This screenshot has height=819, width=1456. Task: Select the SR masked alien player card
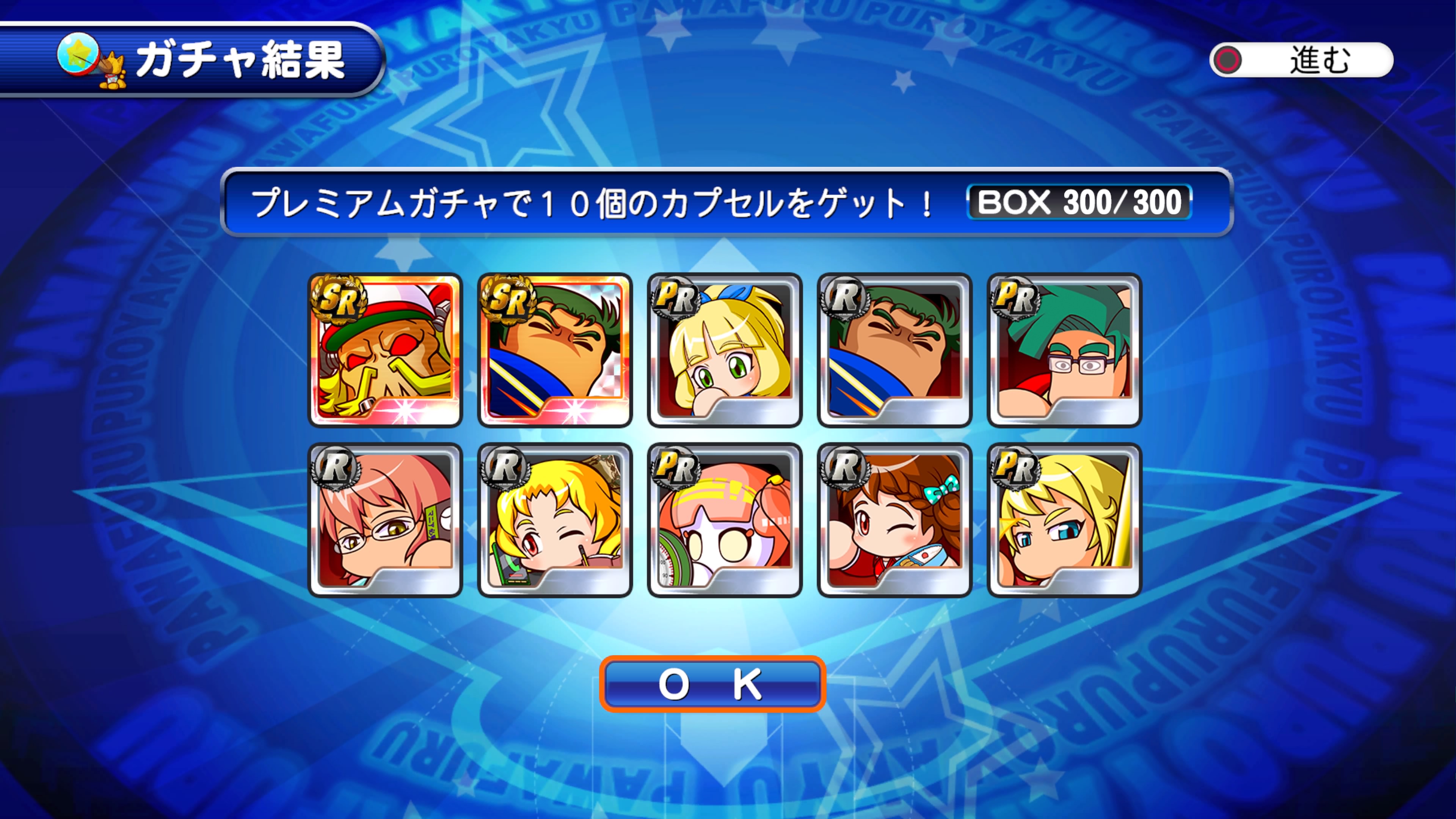pos(385,350)
